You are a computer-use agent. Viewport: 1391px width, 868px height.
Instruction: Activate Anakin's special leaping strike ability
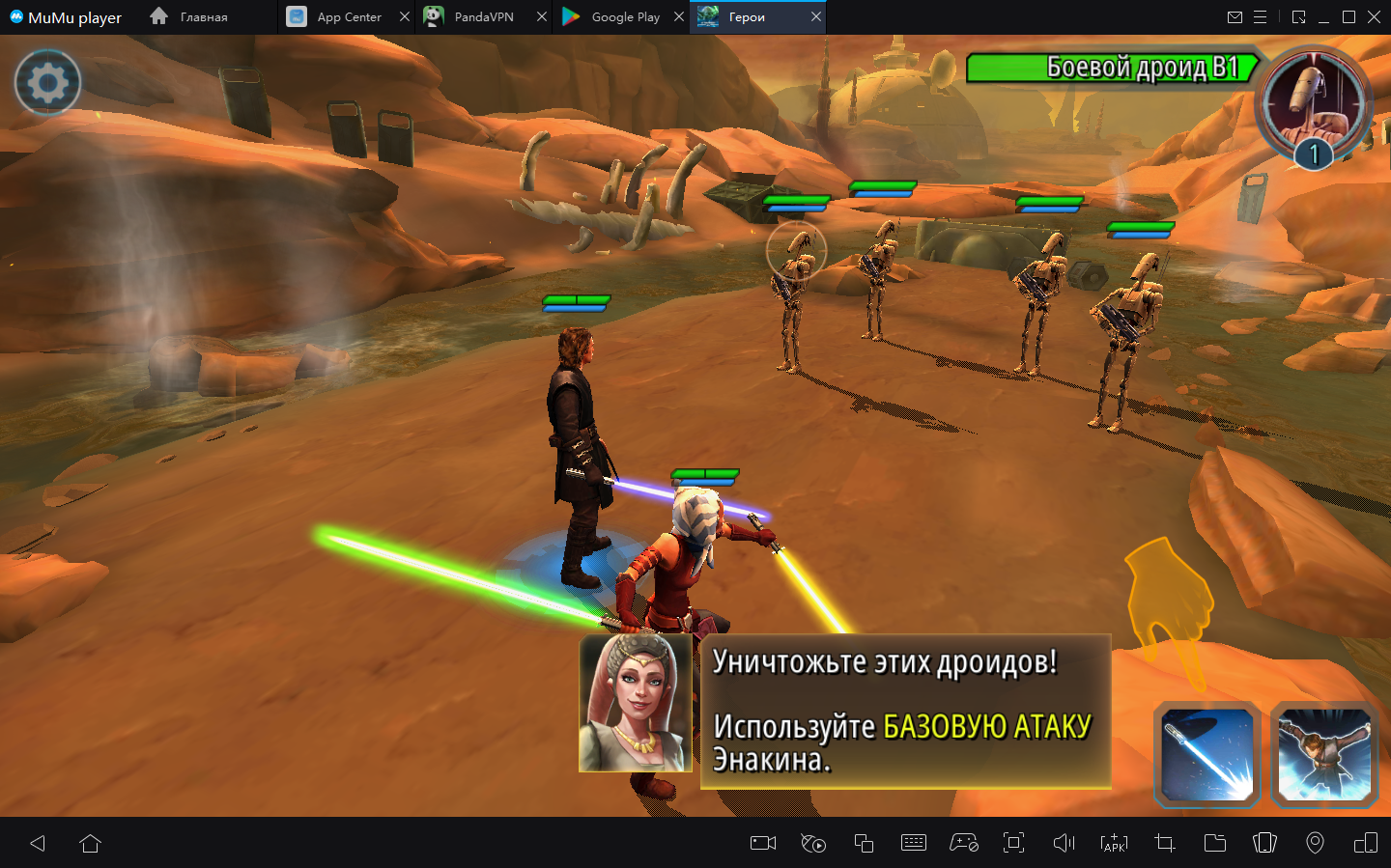(x=1324, y=755)
